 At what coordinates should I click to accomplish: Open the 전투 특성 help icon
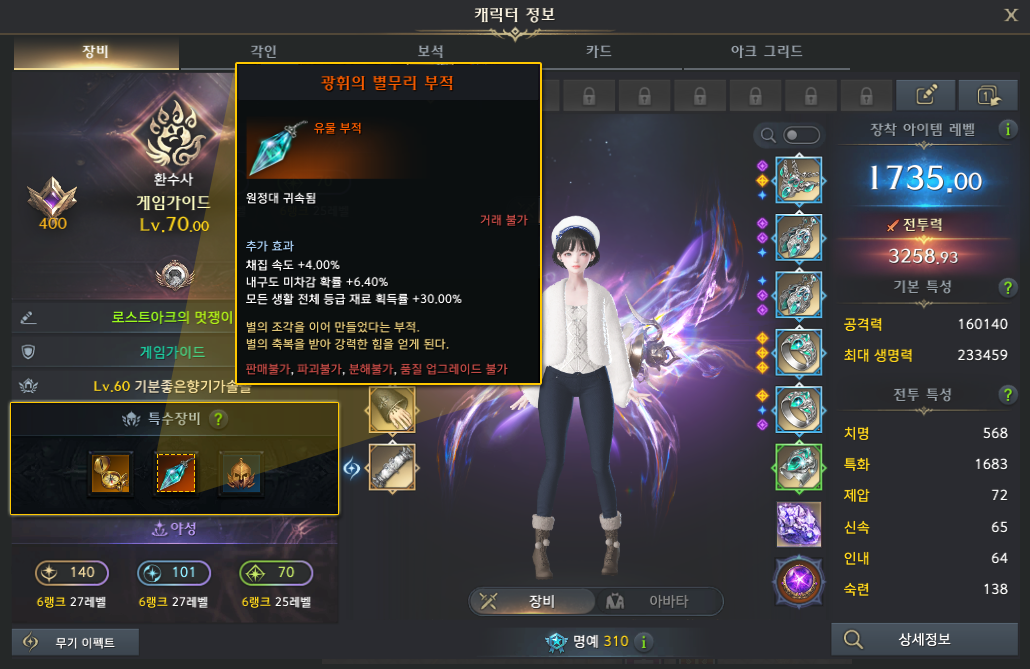1008,395
